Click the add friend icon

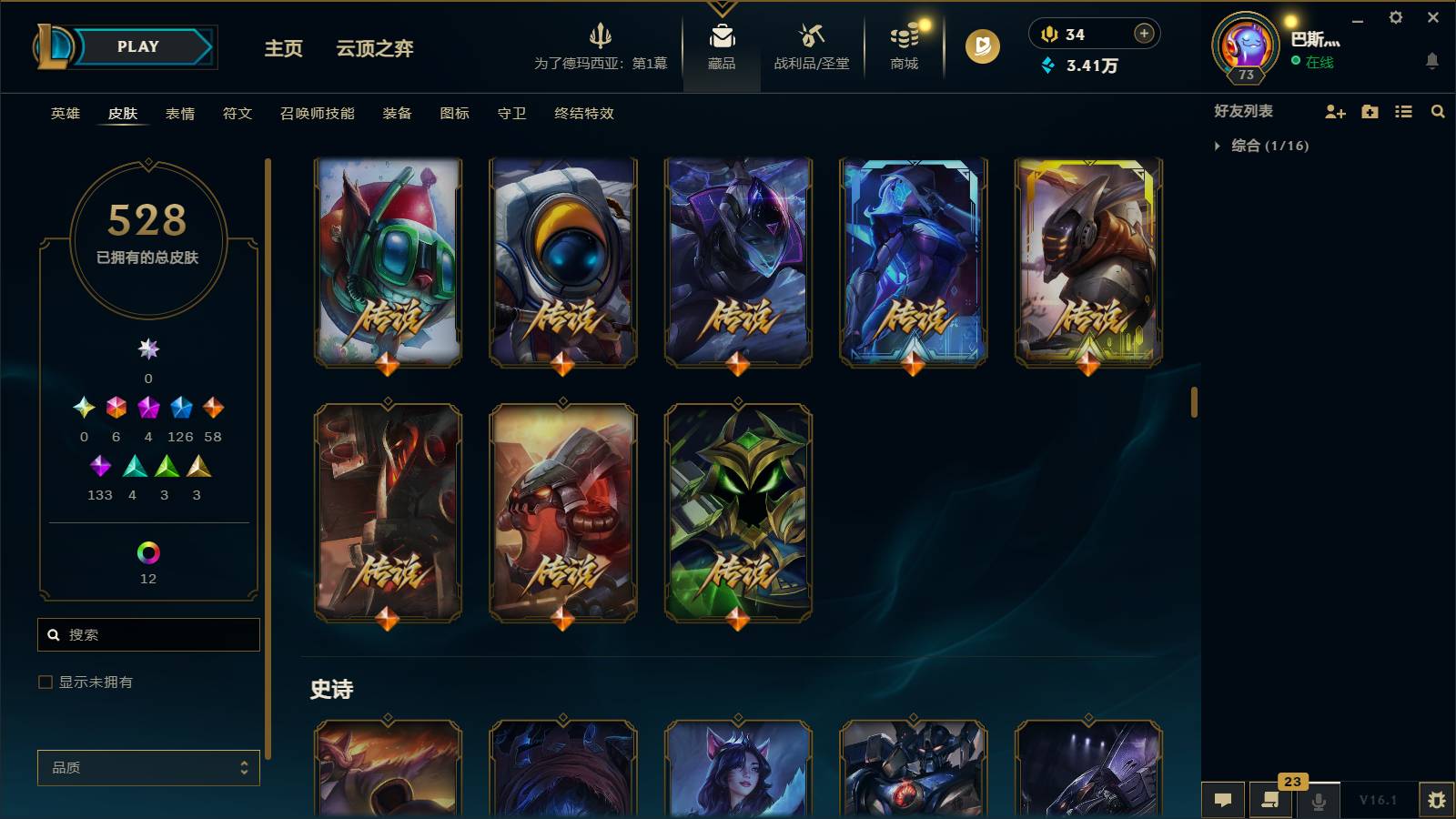point(1335,112)
